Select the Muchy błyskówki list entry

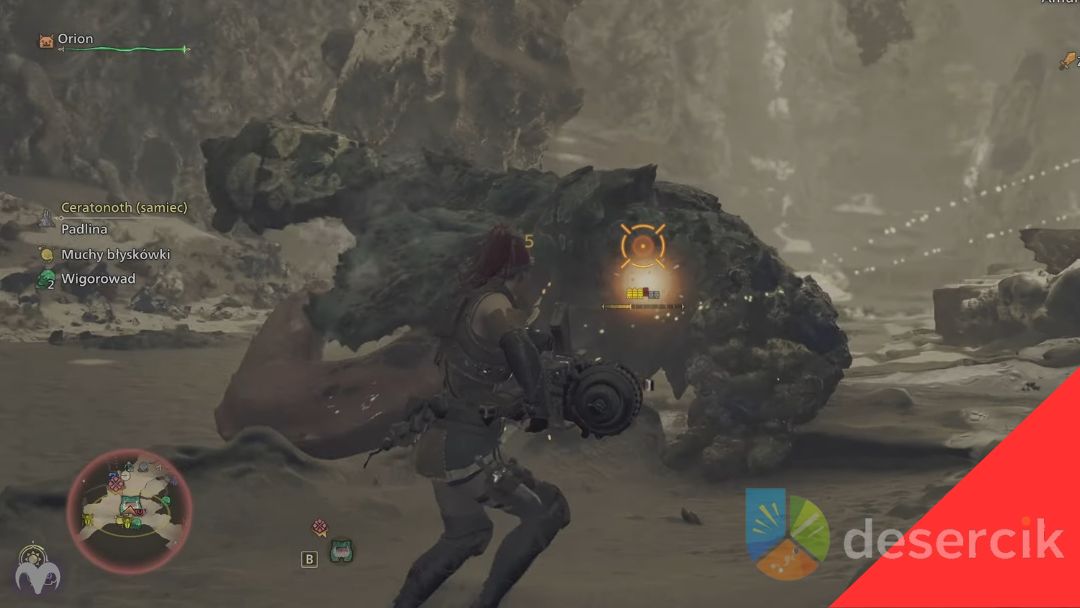coord(115,255)
